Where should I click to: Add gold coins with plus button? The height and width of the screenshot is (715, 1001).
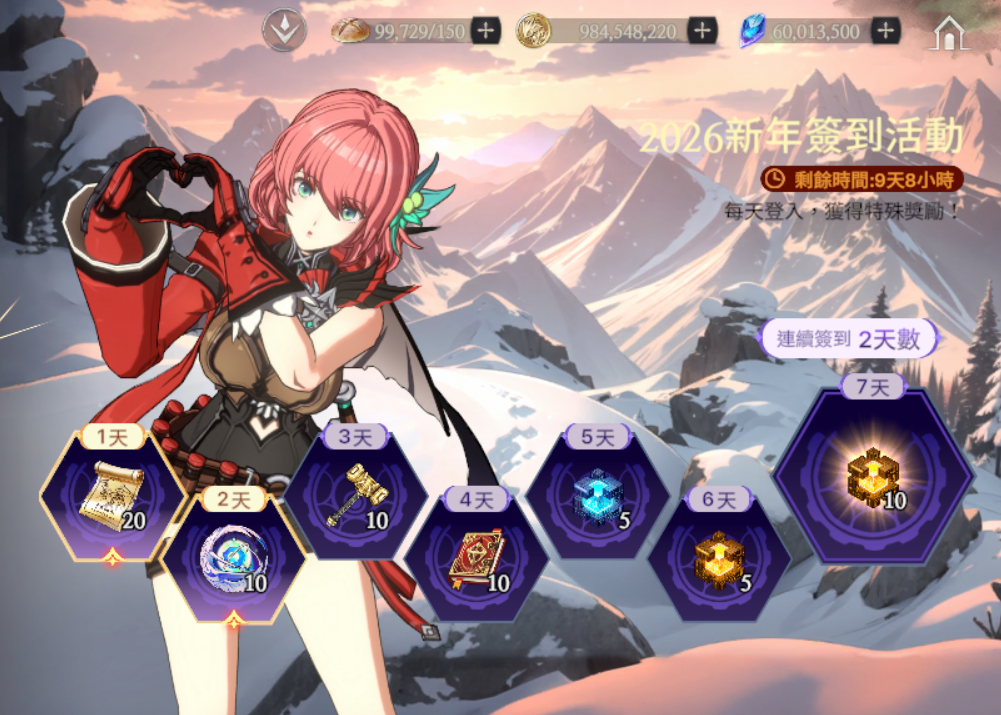pos(703,31)
